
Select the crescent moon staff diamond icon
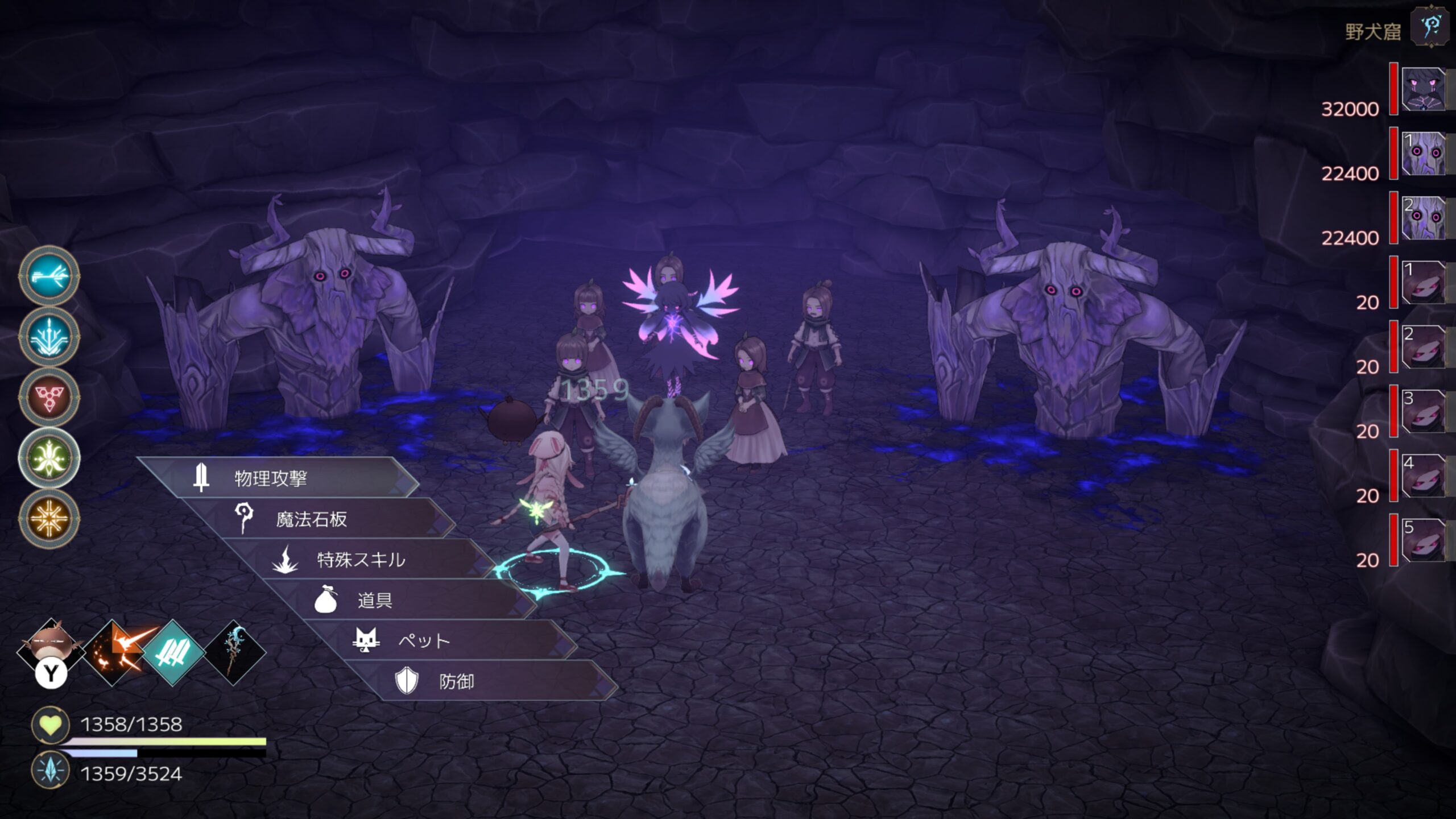pos(234,652)
